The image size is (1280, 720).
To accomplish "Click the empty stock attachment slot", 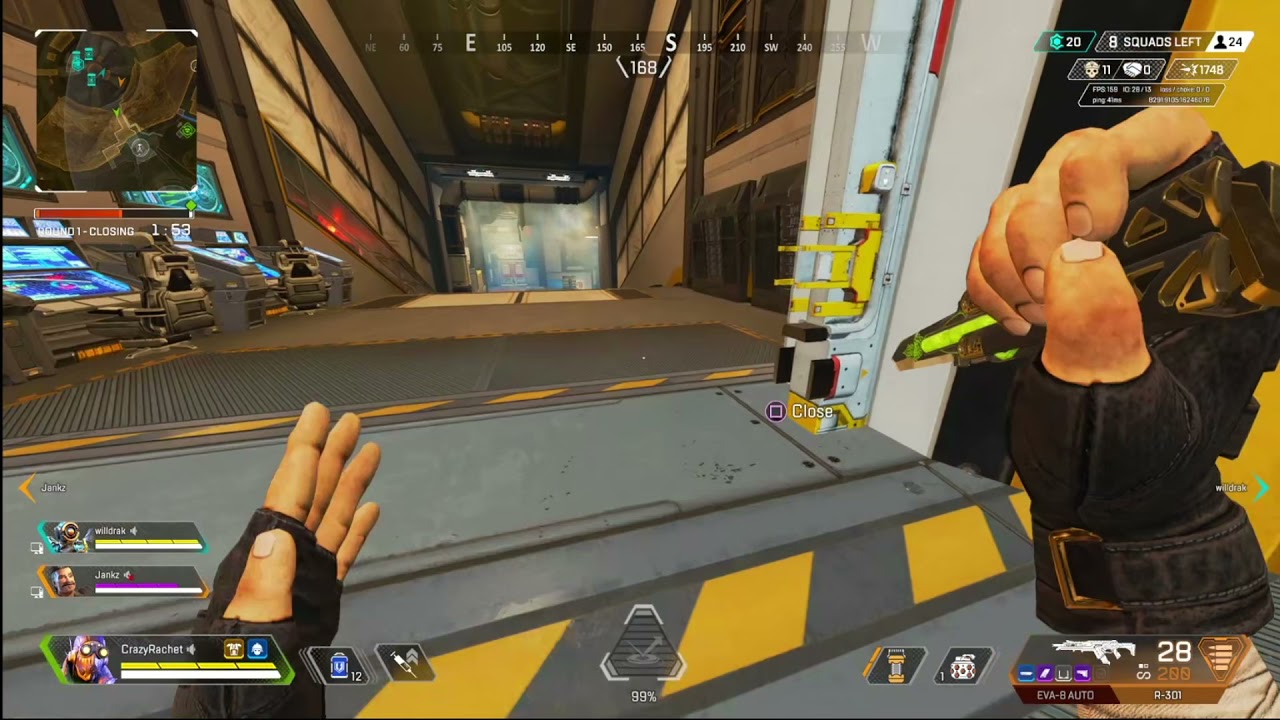I will click(x=1063, y=674).
